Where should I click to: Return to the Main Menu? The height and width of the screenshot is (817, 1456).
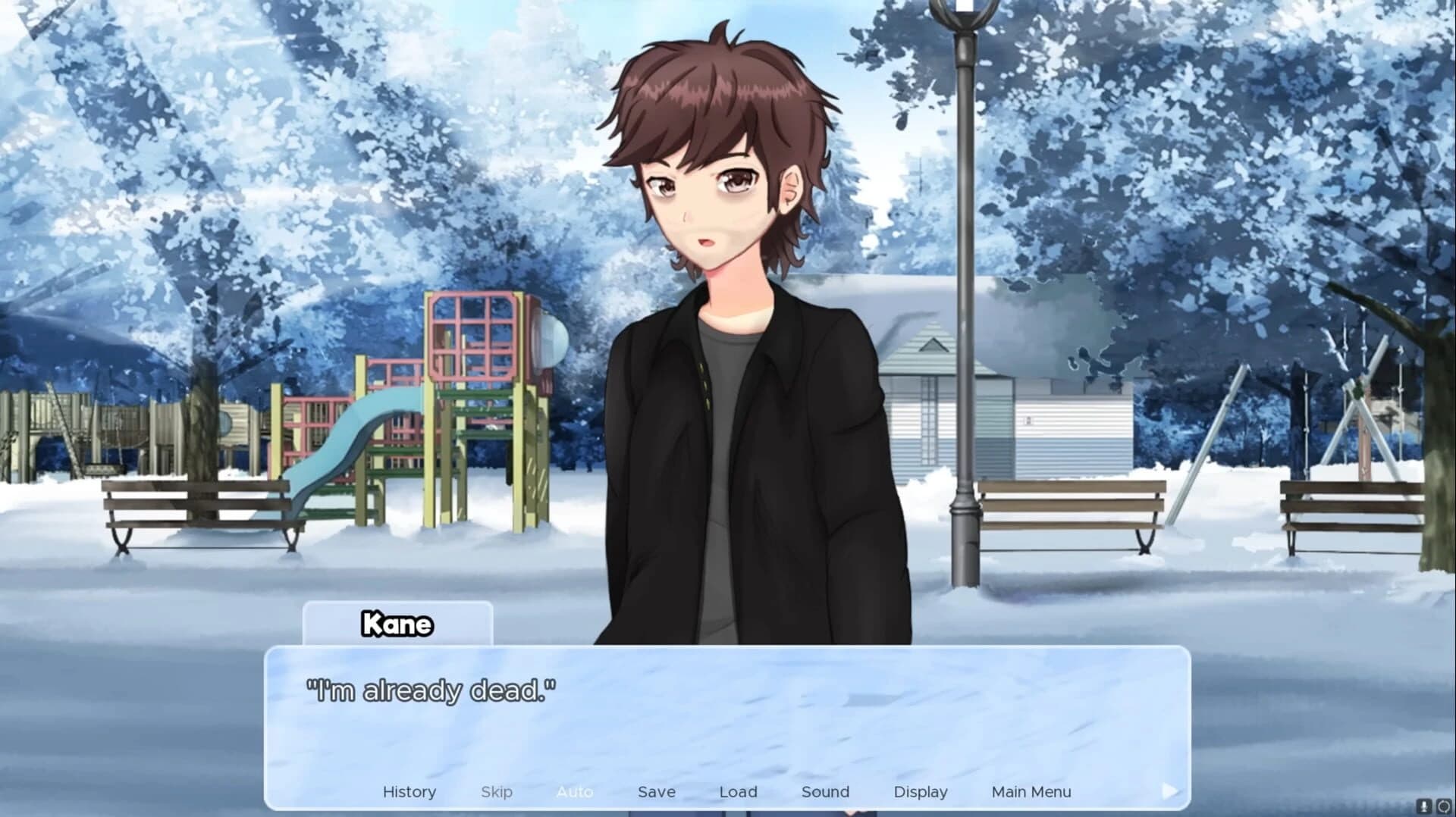(1031, 791)
